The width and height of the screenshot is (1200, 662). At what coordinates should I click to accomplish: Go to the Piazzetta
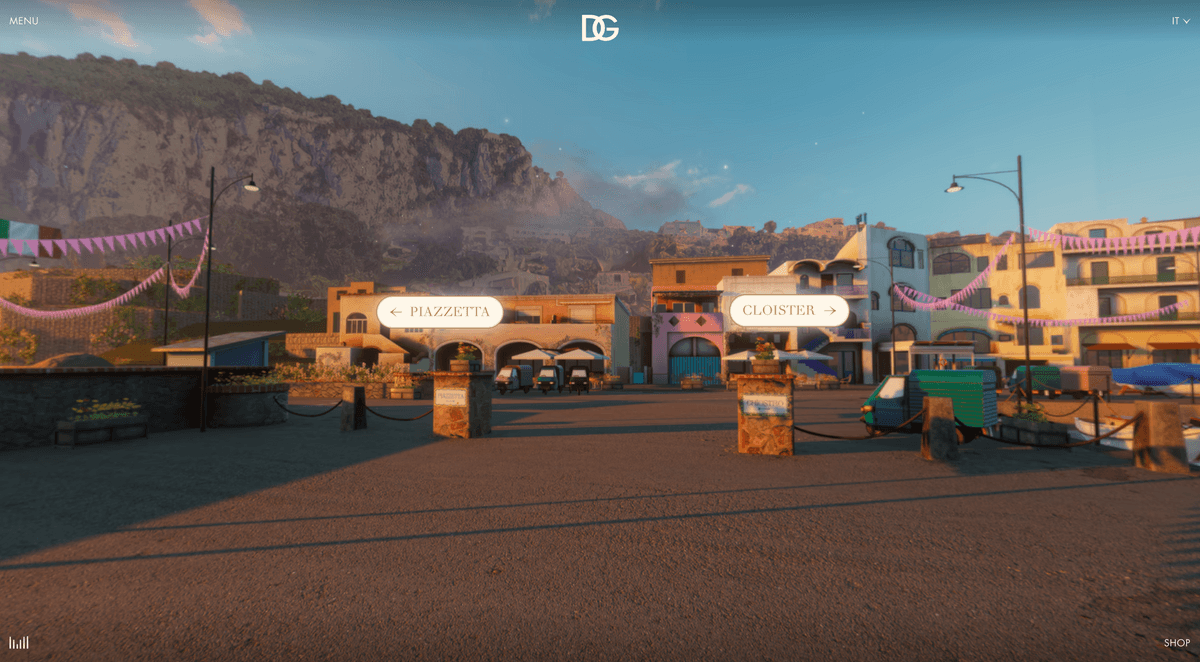pyautogui.click(x=440, y=312)
